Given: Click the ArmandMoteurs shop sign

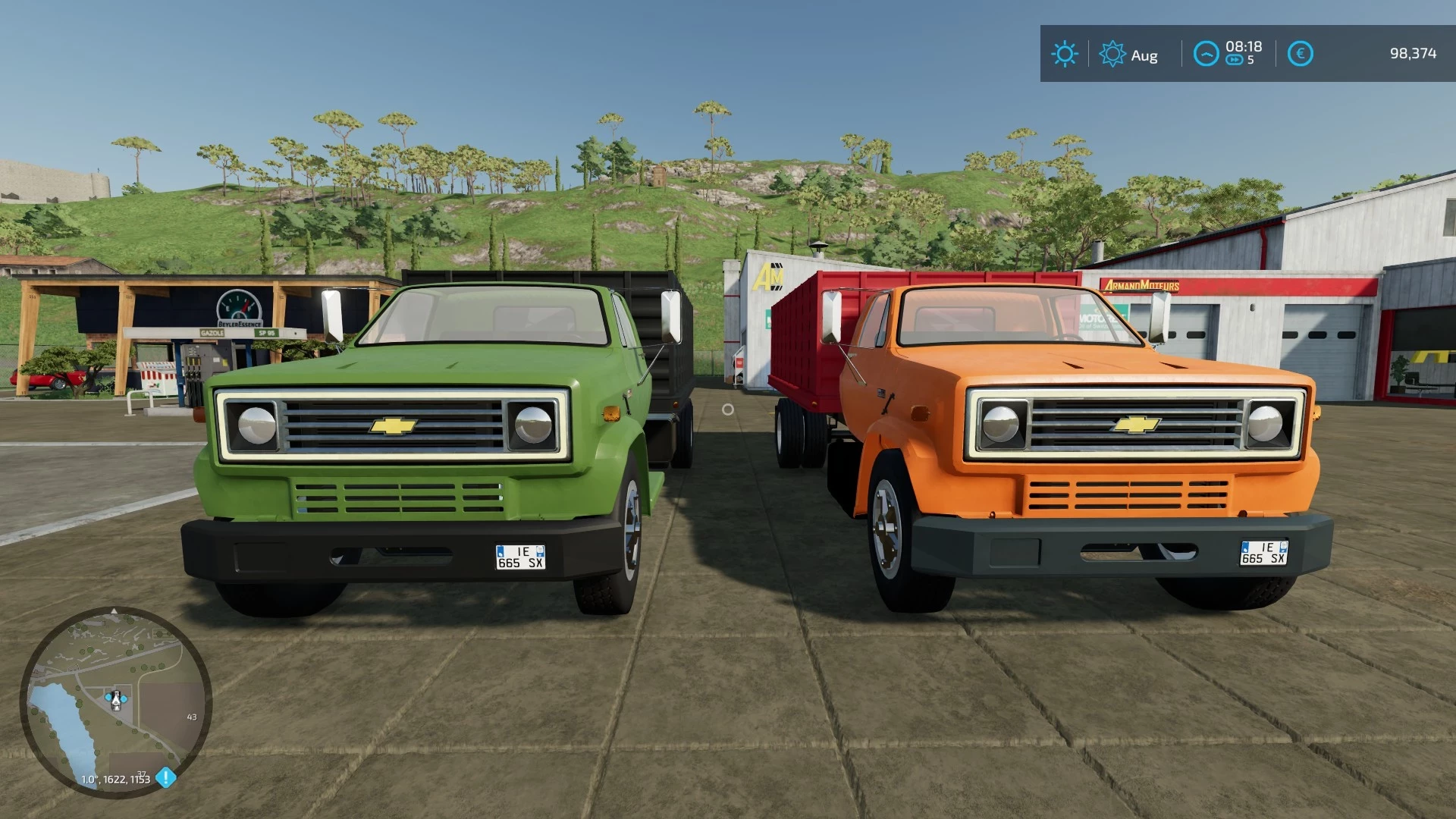Looking at the screenshot, I should (1141, 287).
